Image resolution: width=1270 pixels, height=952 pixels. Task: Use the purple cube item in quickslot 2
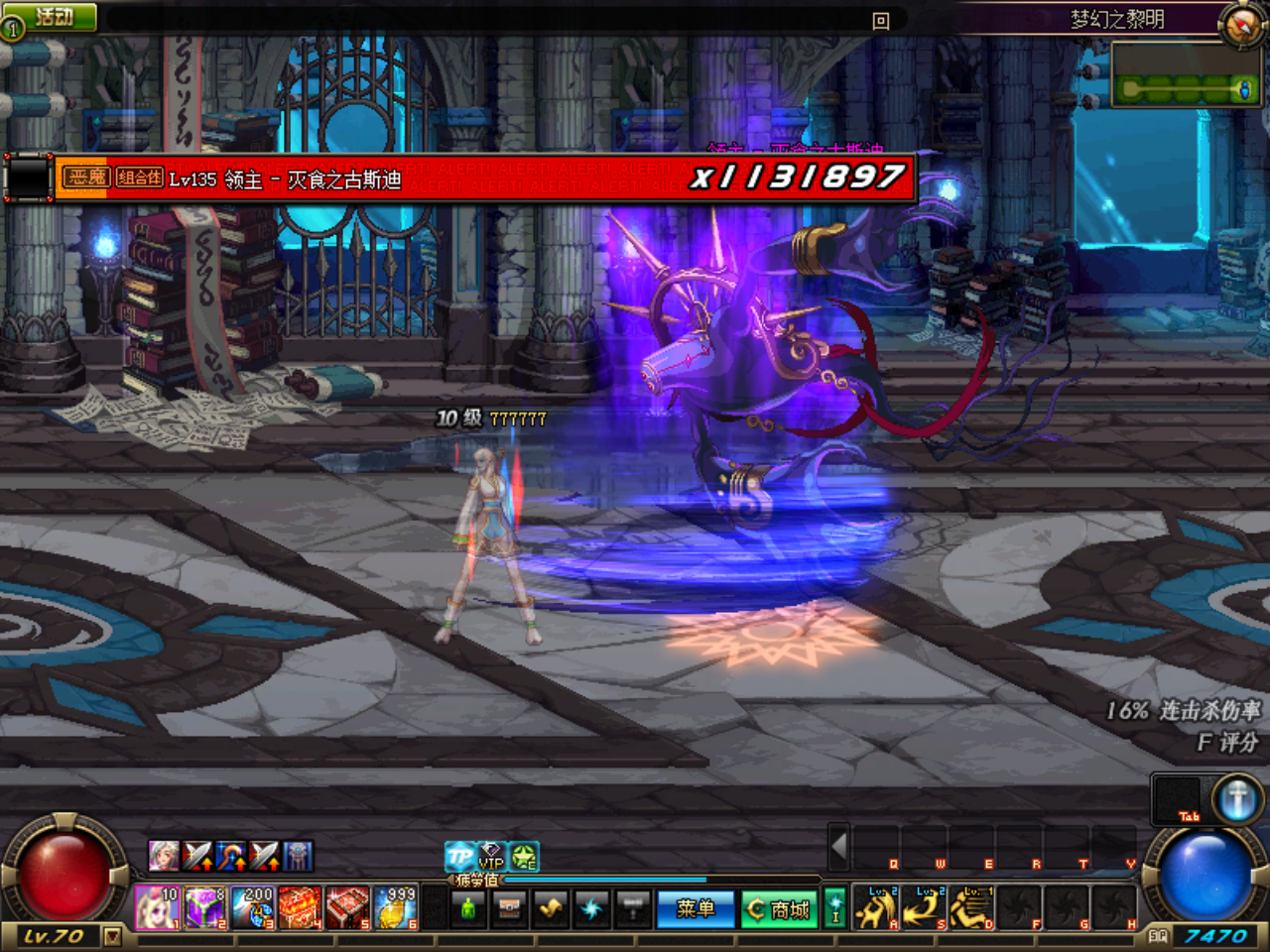click(201, 907)
